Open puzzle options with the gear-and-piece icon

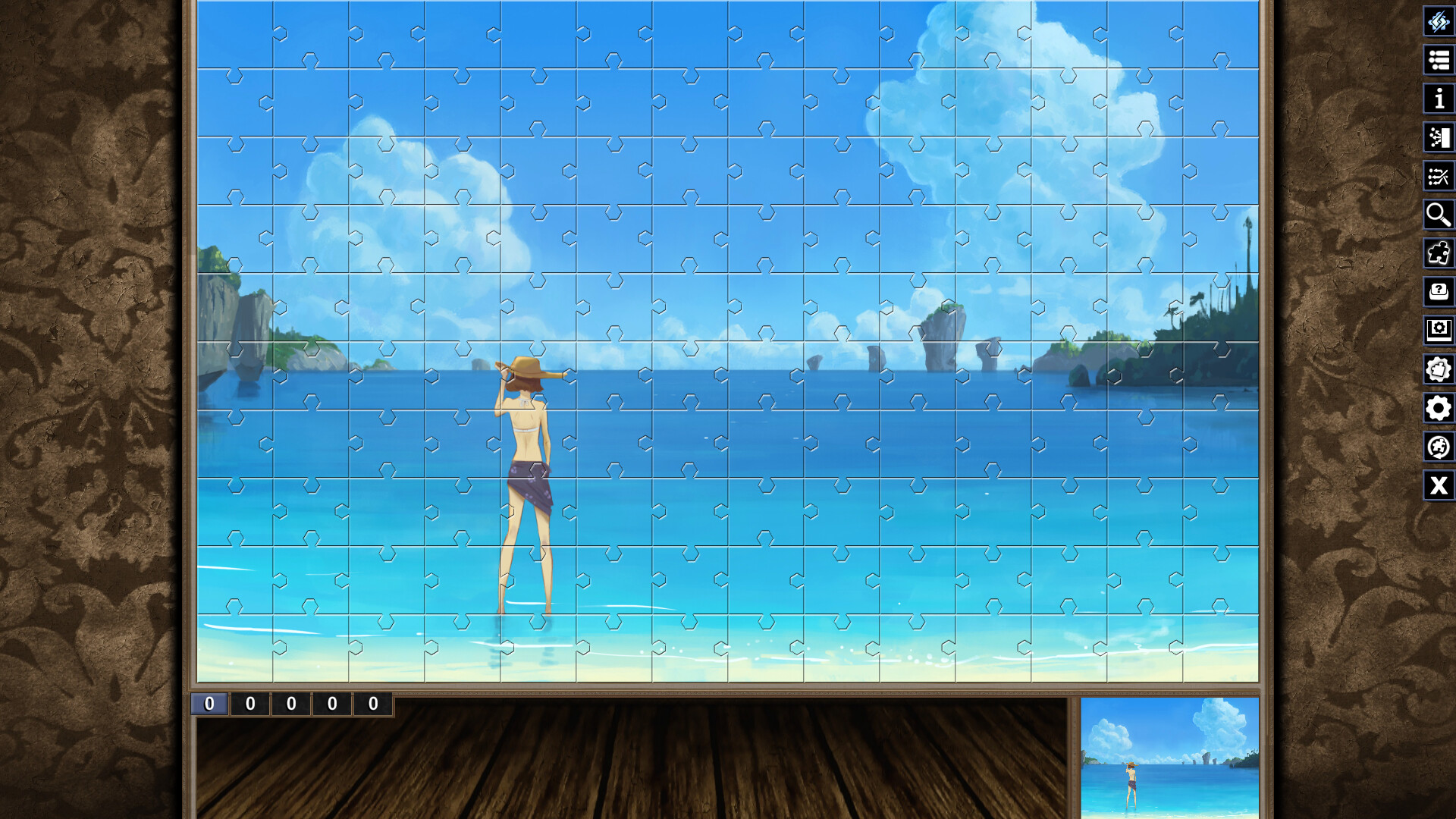1439,369
